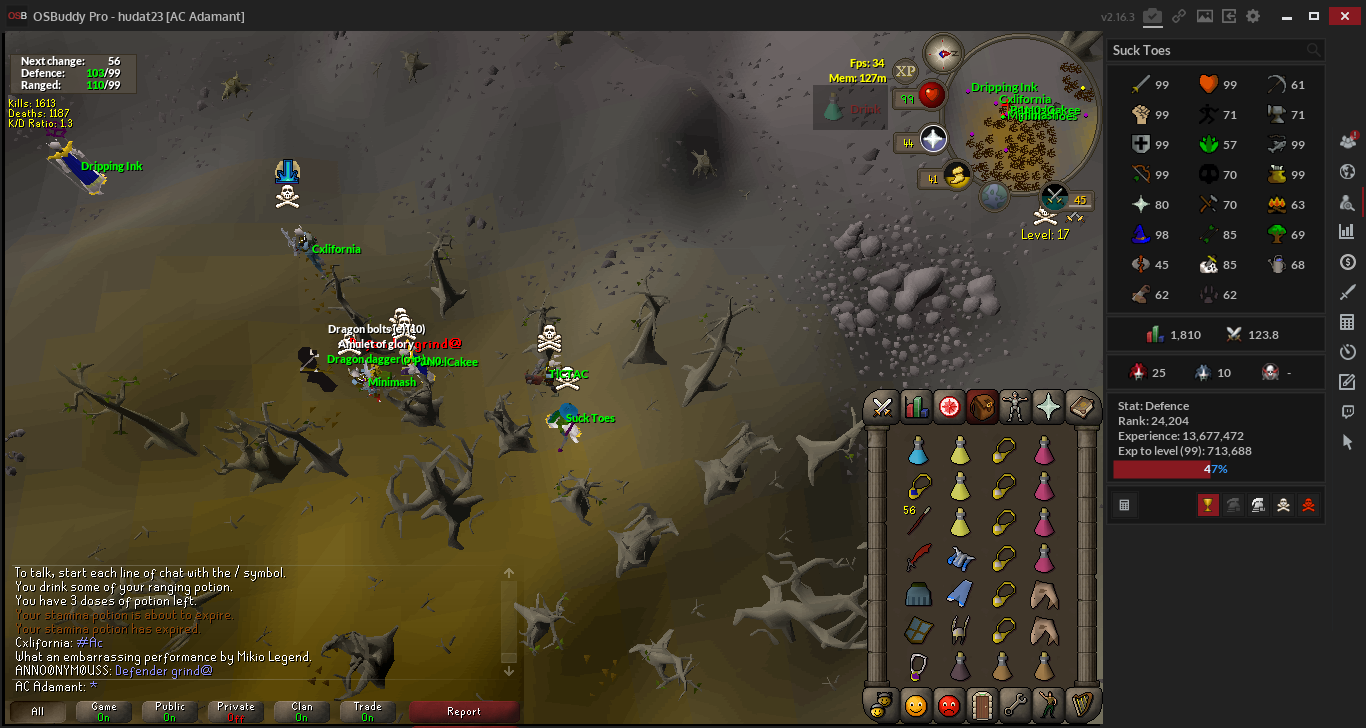Open the Logout door tab
1366x728 pixels.
(x=982, y=705)
